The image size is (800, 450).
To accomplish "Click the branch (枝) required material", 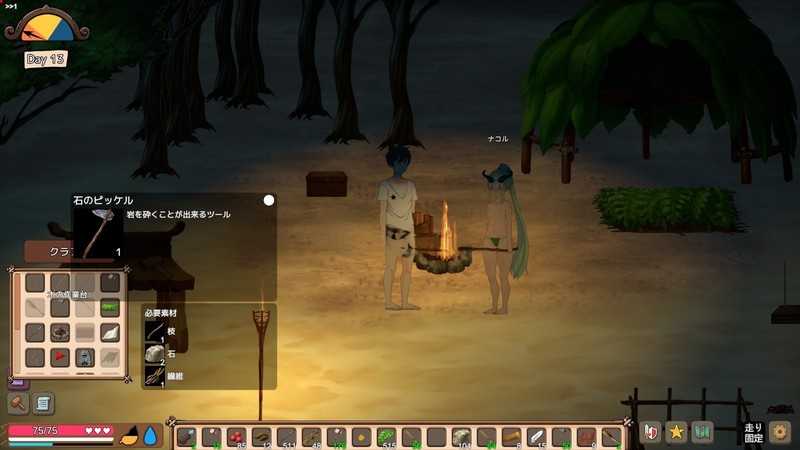I will (155, 331).
